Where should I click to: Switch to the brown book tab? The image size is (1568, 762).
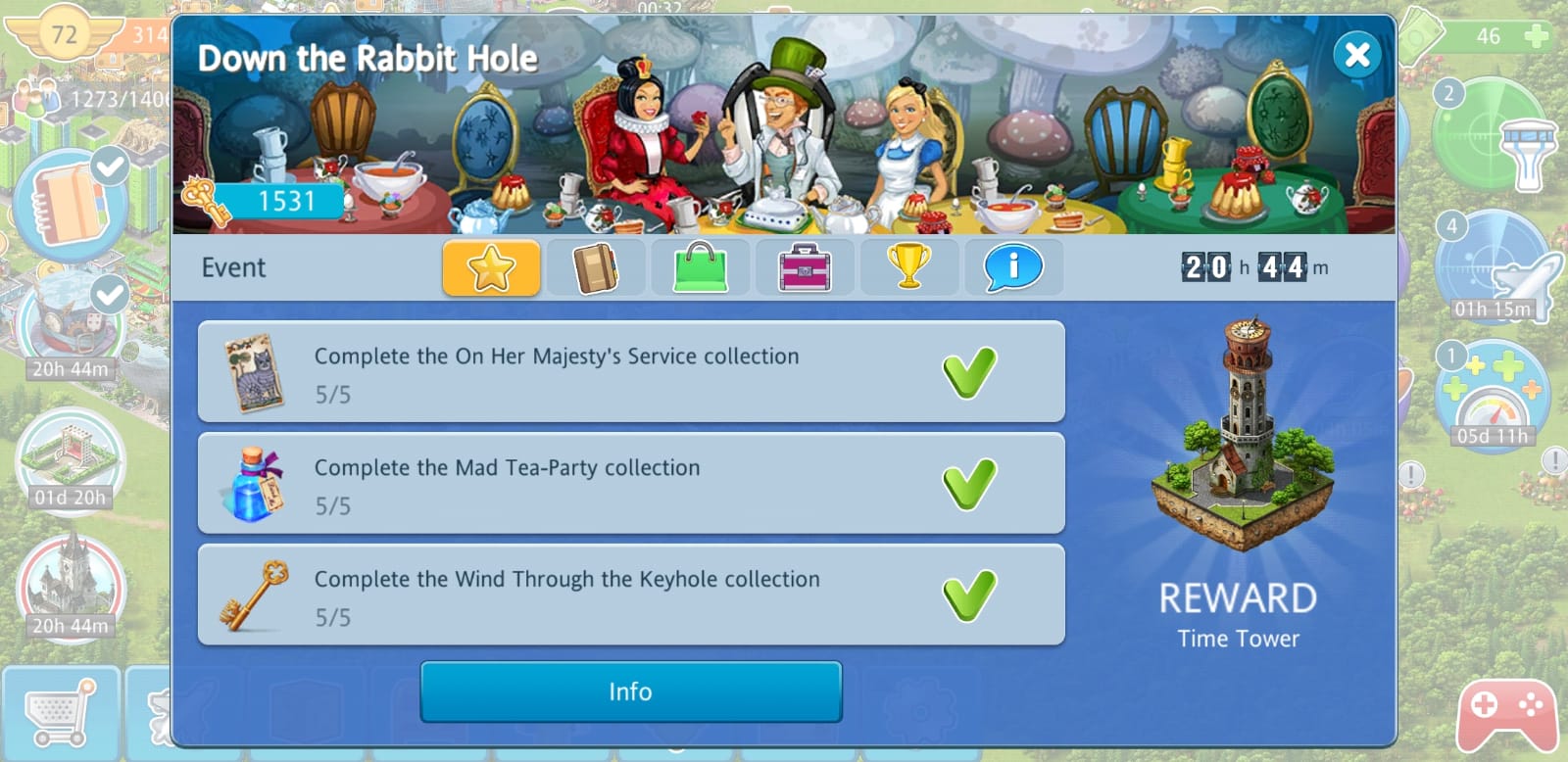595,267
